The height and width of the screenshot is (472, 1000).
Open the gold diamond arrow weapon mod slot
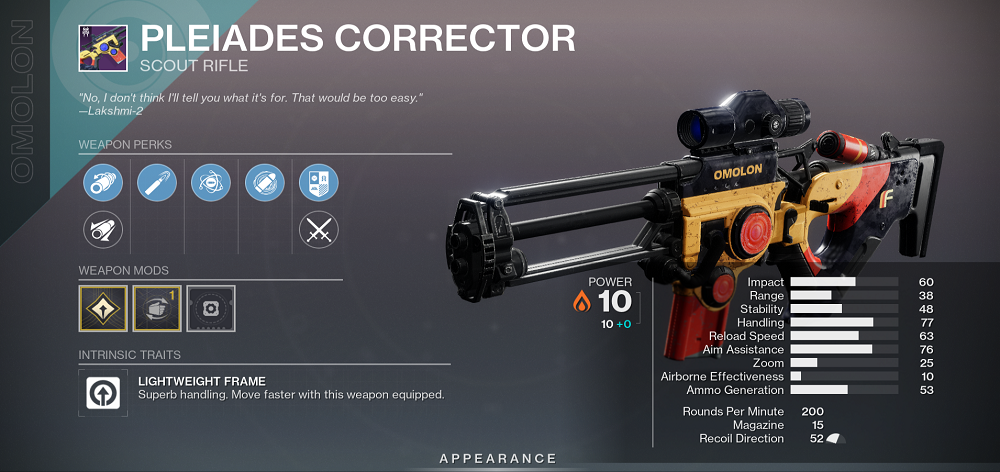(103, 310)
